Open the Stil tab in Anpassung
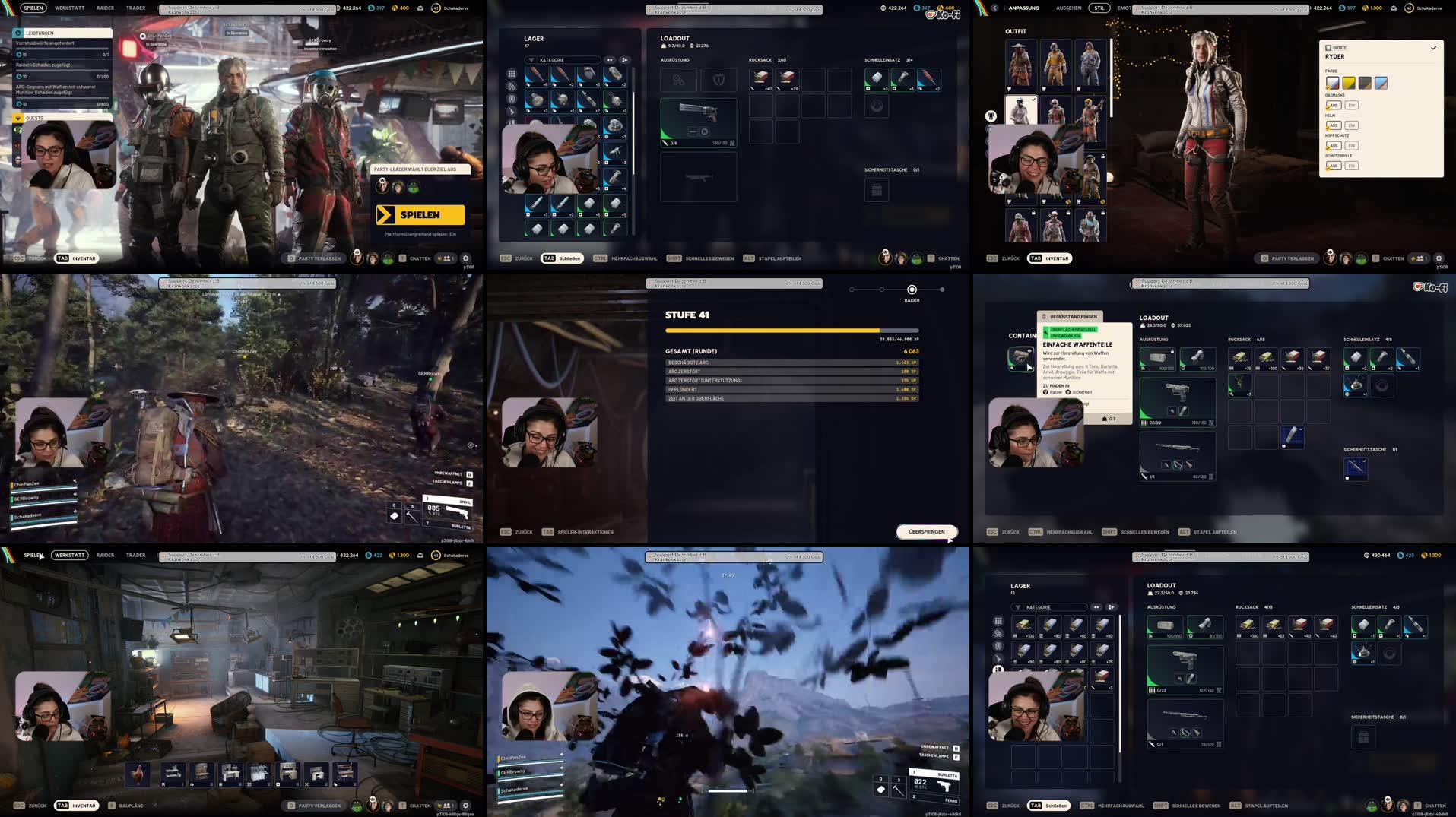The height and width of the screenshot is (817, 1456). 1098,8
